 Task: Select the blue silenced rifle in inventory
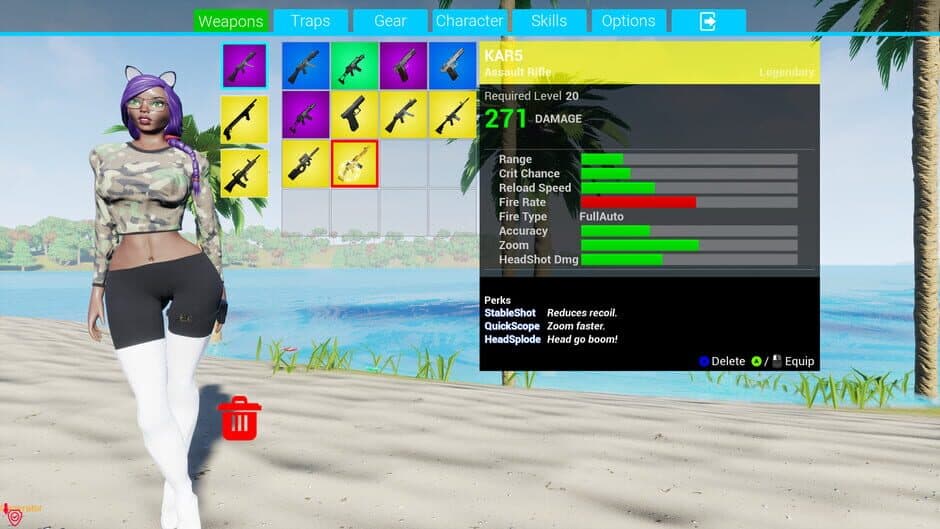coord(306,65)
